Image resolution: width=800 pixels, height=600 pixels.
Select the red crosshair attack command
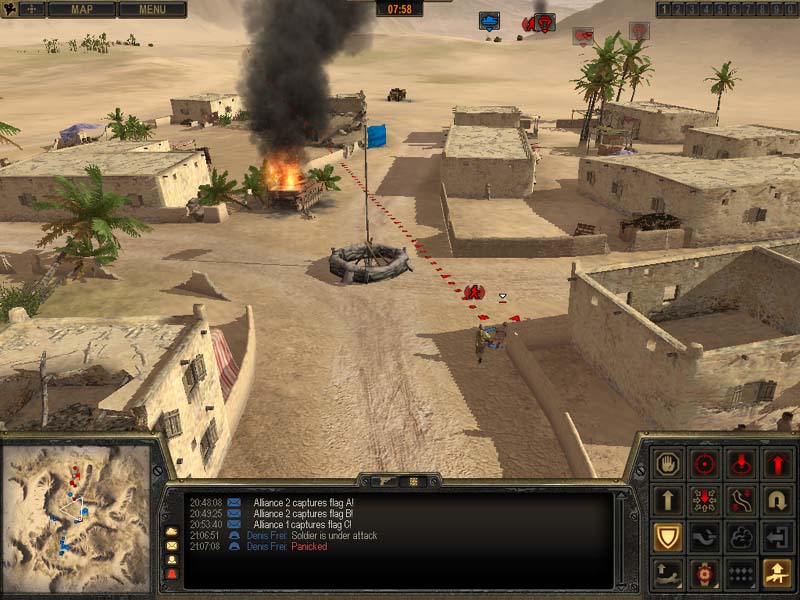(x=705, y=463)
